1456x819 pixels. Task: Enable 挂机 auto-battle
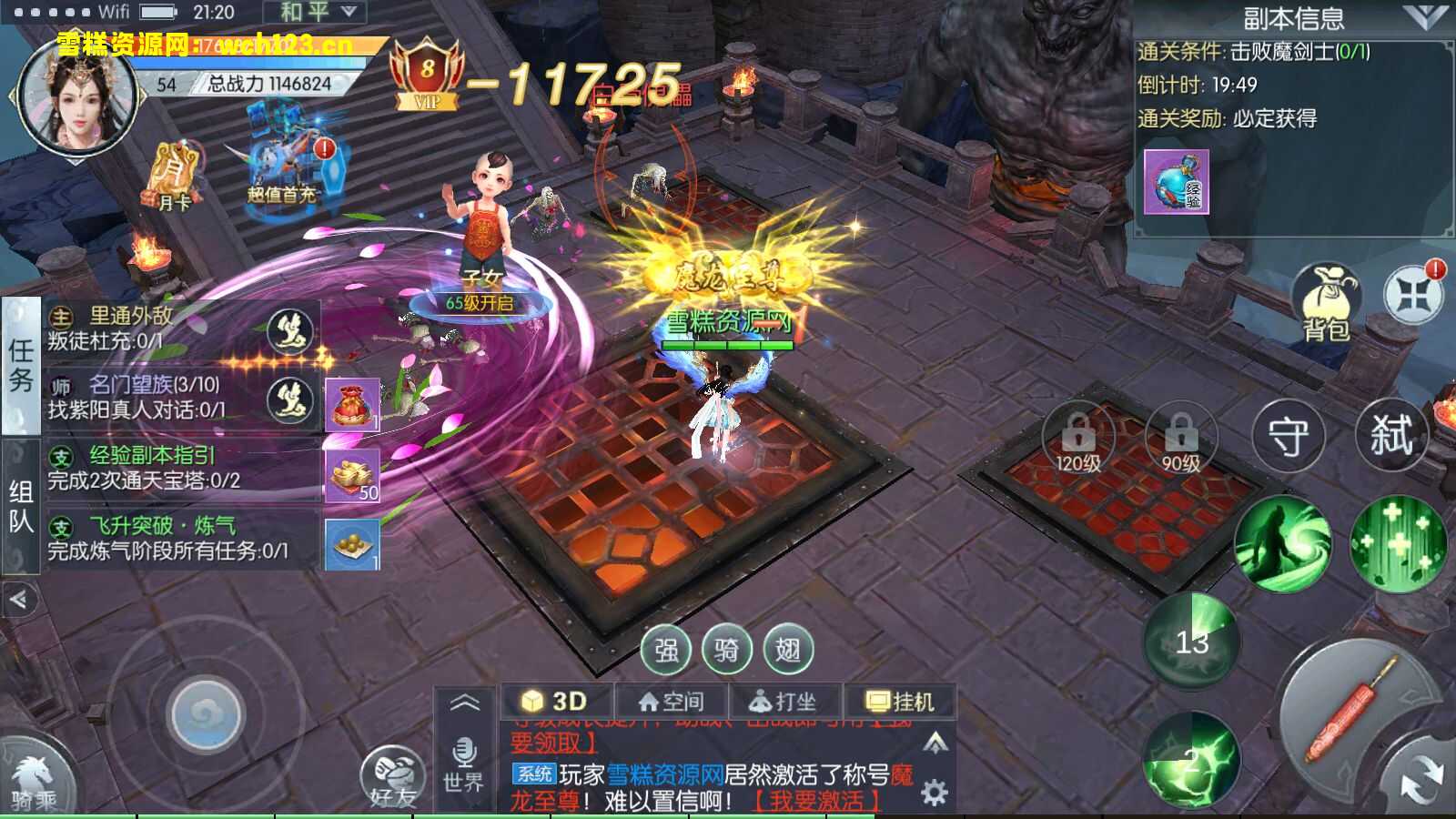point(900,702)
